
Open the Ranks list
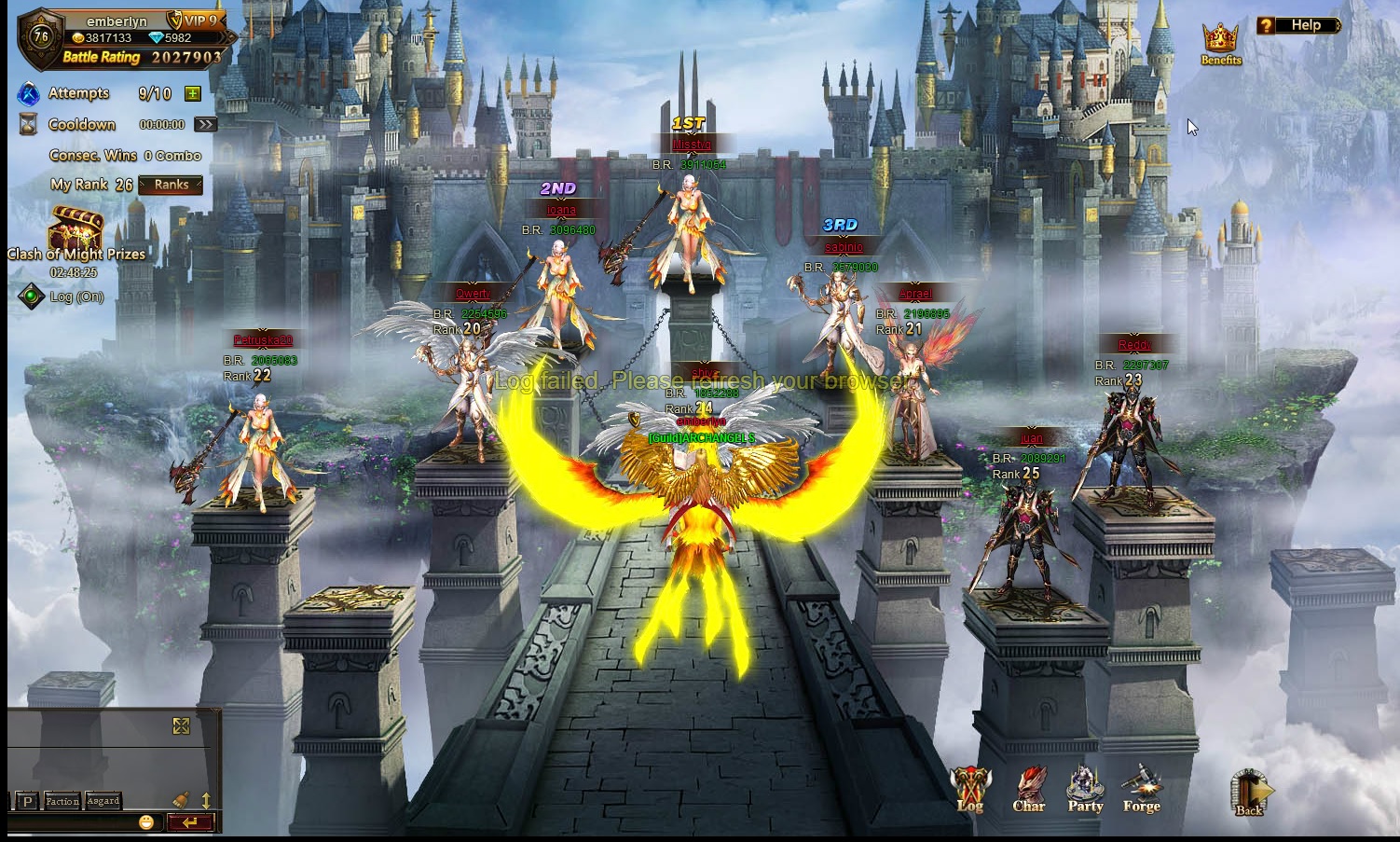pos(171,185)
